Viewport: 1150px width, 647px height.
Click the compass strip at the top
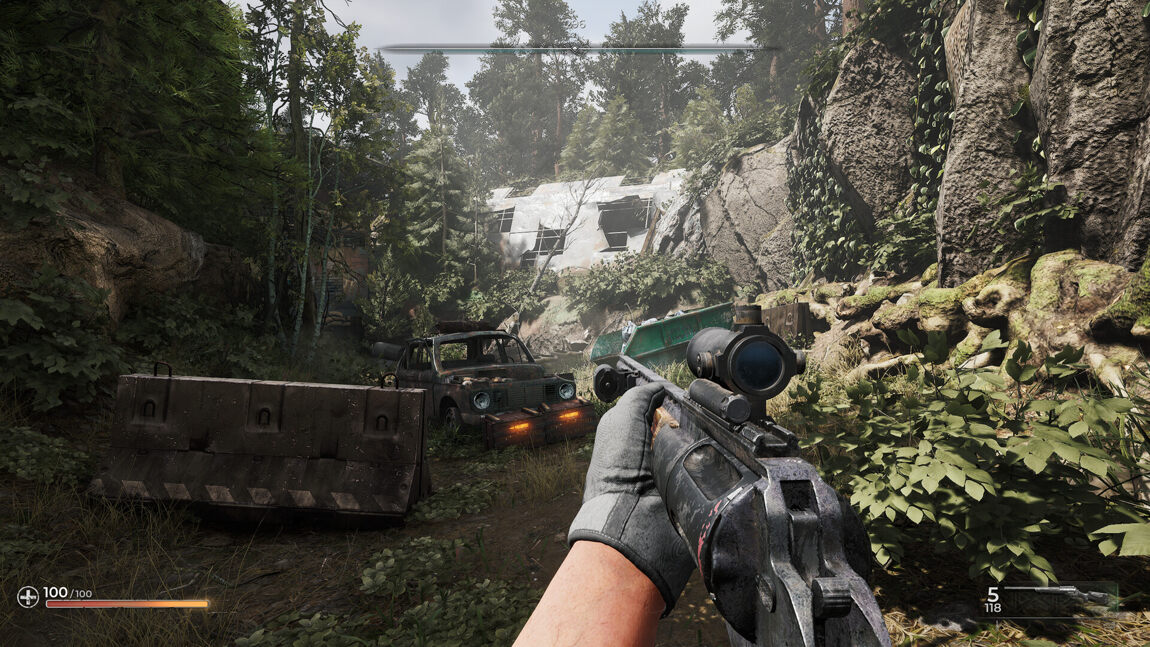point(578,47)
